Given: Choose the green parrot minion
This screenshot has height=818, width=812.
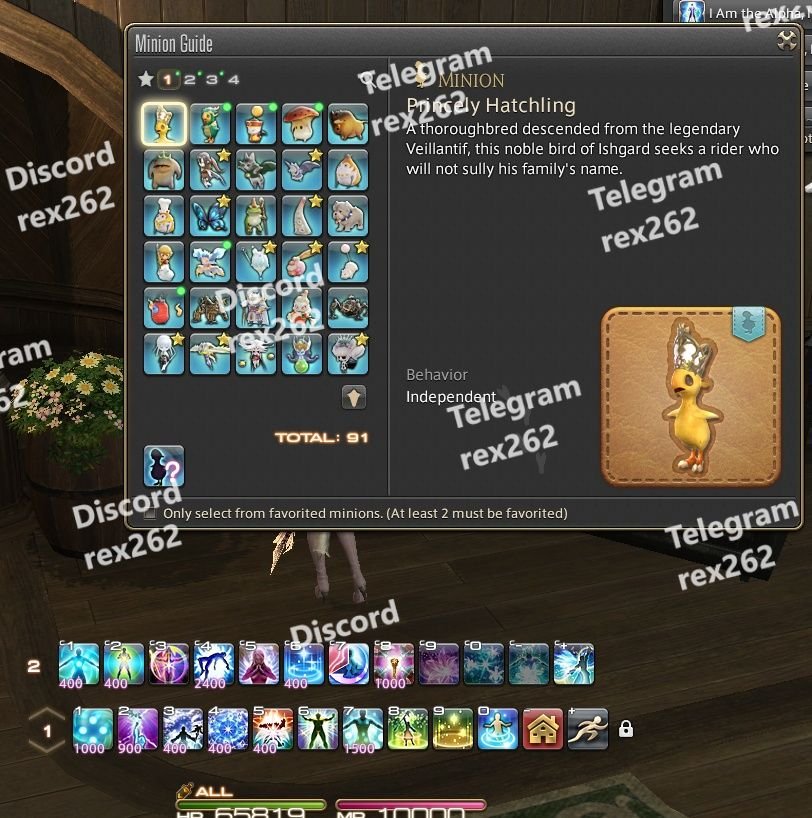Looking at the screenshot, I should coord(210,124).
